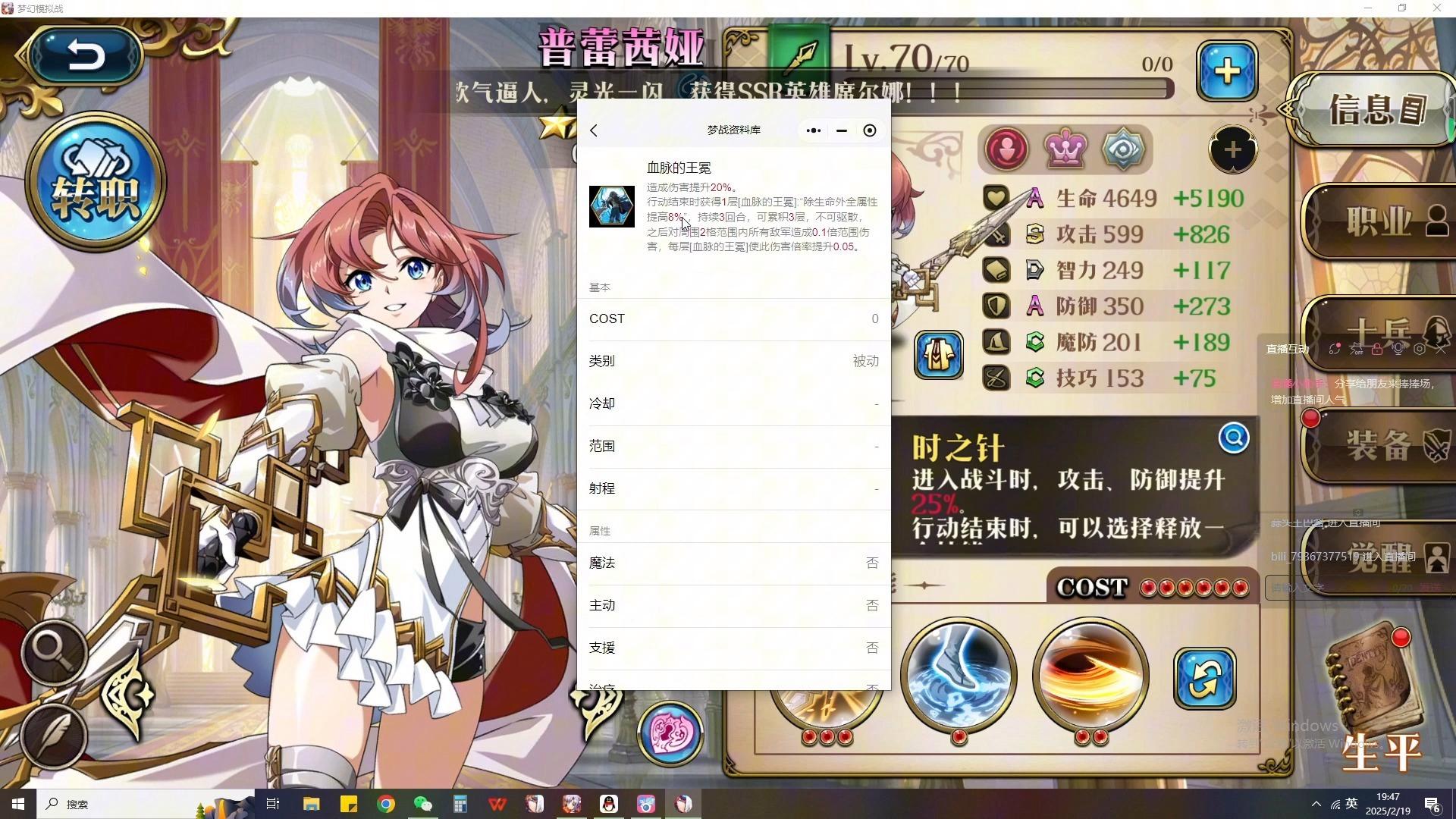Viewport: 1456px width, 819px height.
Task: Expand hidden icons in the system tray
Action: pos(1316,804)
